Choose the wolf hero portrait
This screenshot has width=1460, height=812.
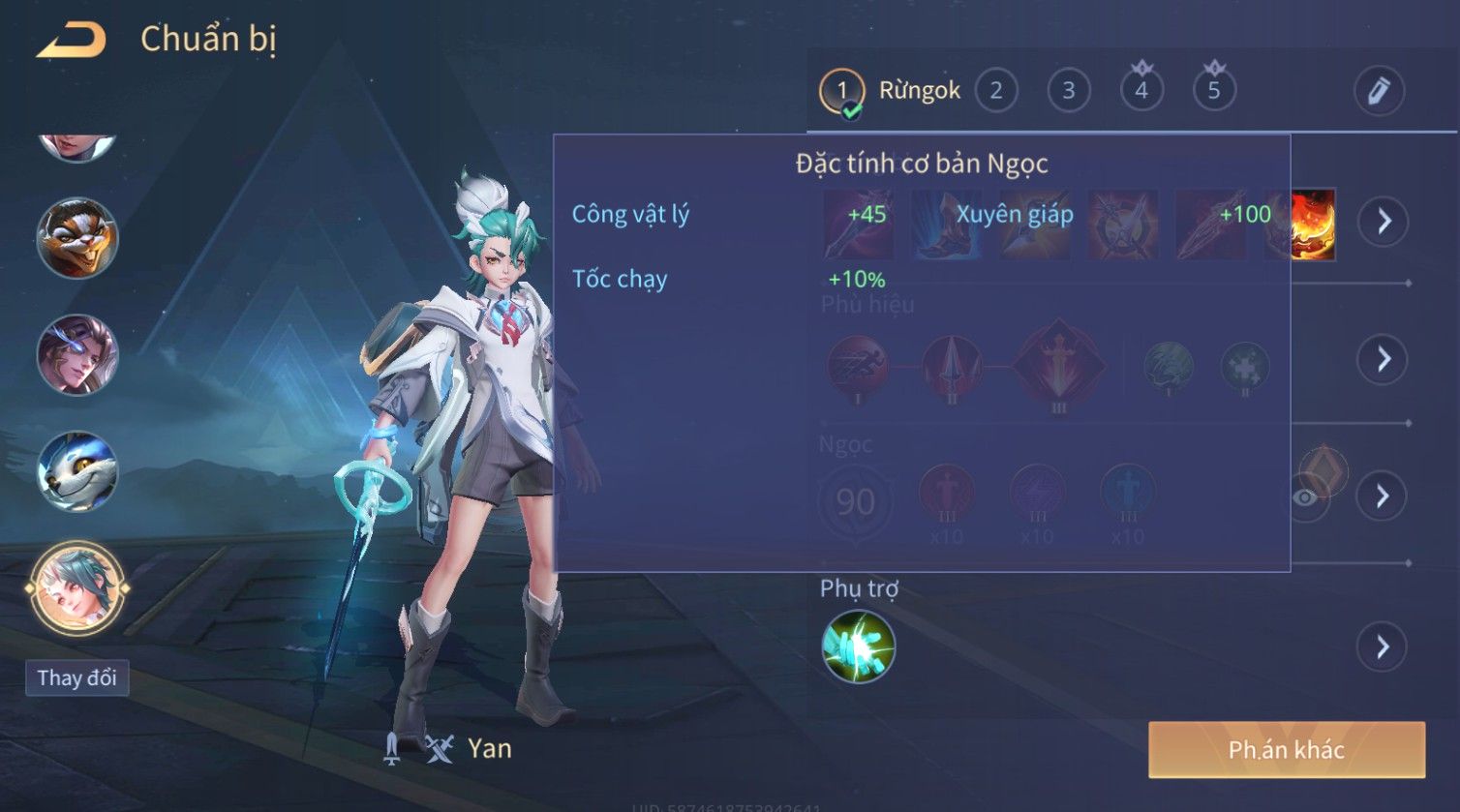pyautogui.click(x=77, y=471)
